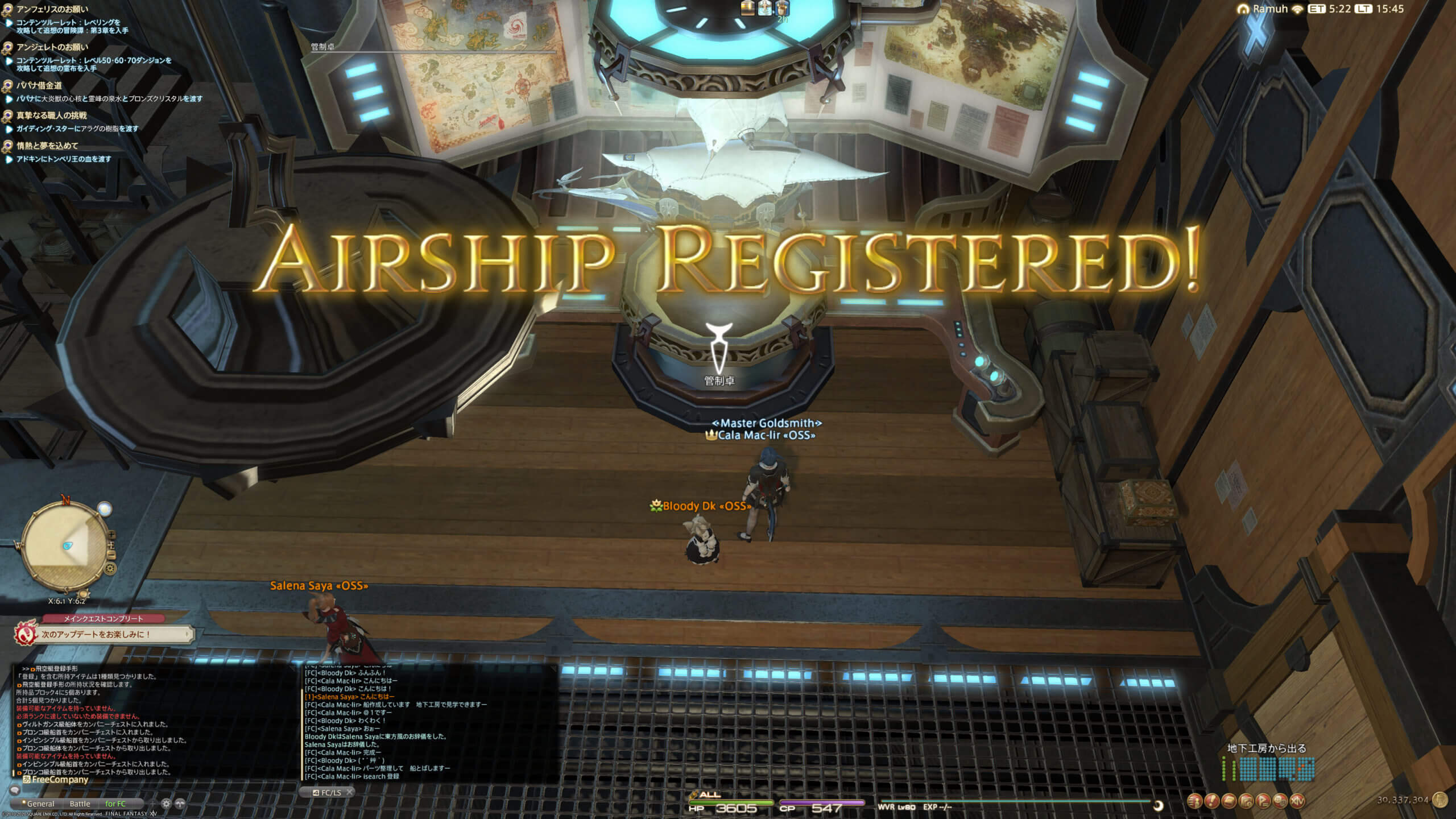Click the gil currency coin icon
Screen dimensions: 1456x819
pos(1441,800)
